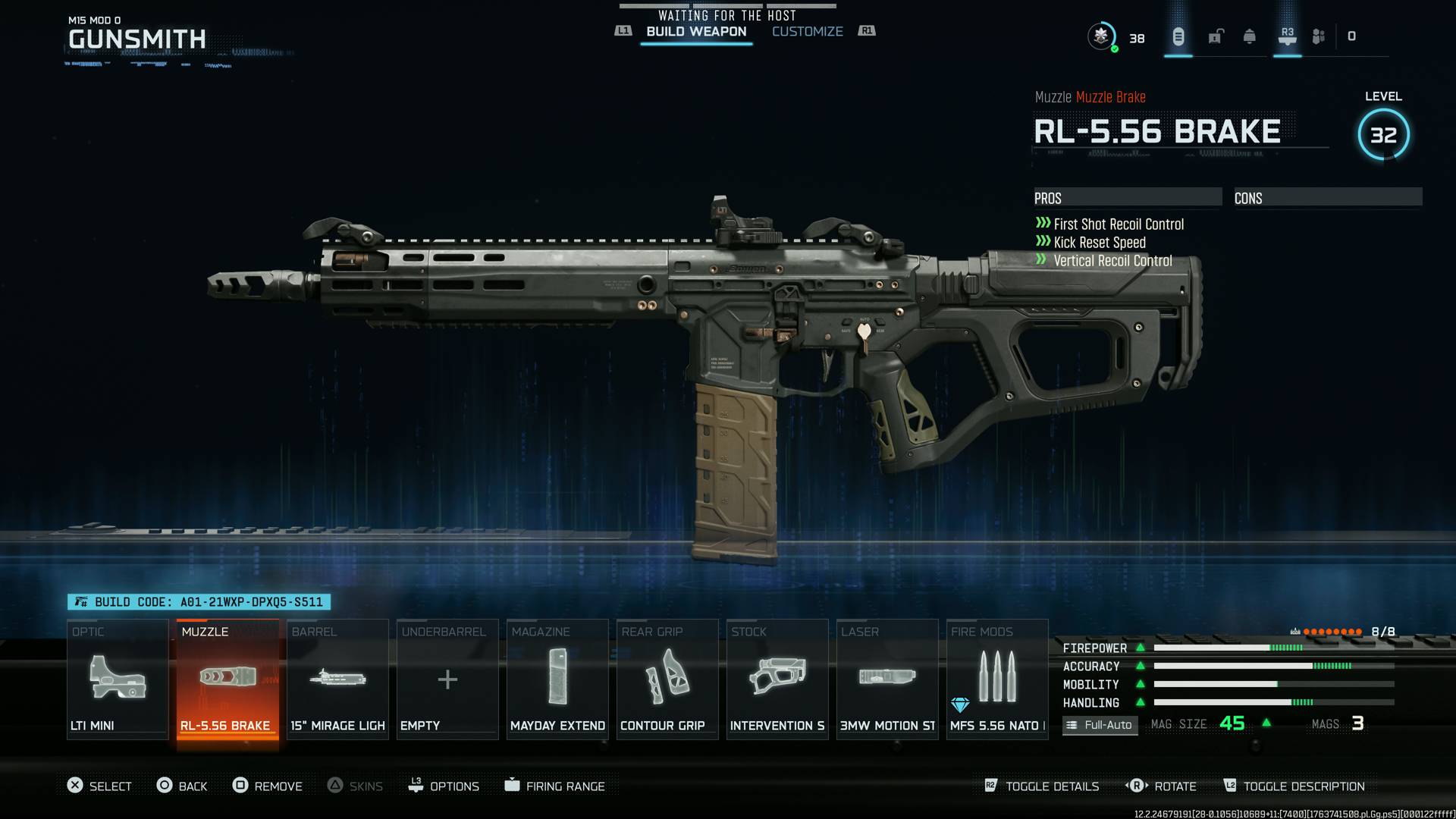Click the MFS 5.56 NATO fire mods icon
This screenshot has width=1456, height=819.
(996, 679)
